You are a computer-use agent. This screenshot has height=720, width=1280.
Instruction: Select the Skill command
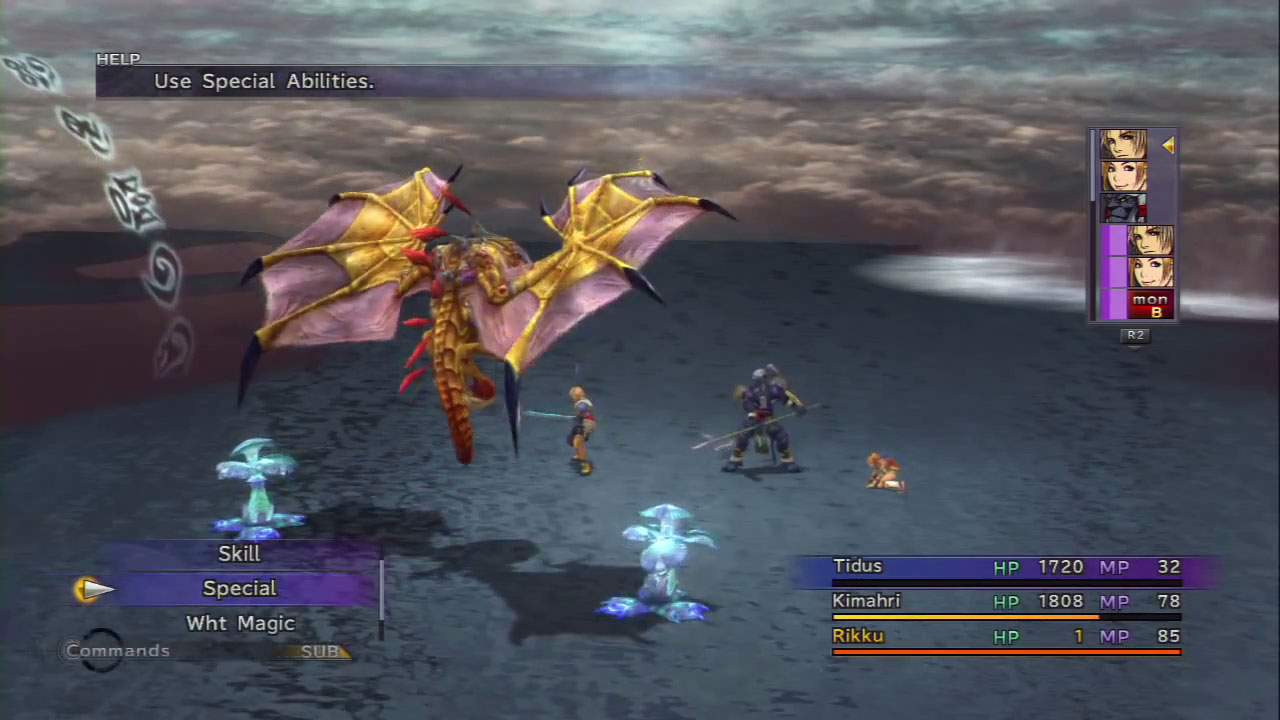(x=239, y=554)
